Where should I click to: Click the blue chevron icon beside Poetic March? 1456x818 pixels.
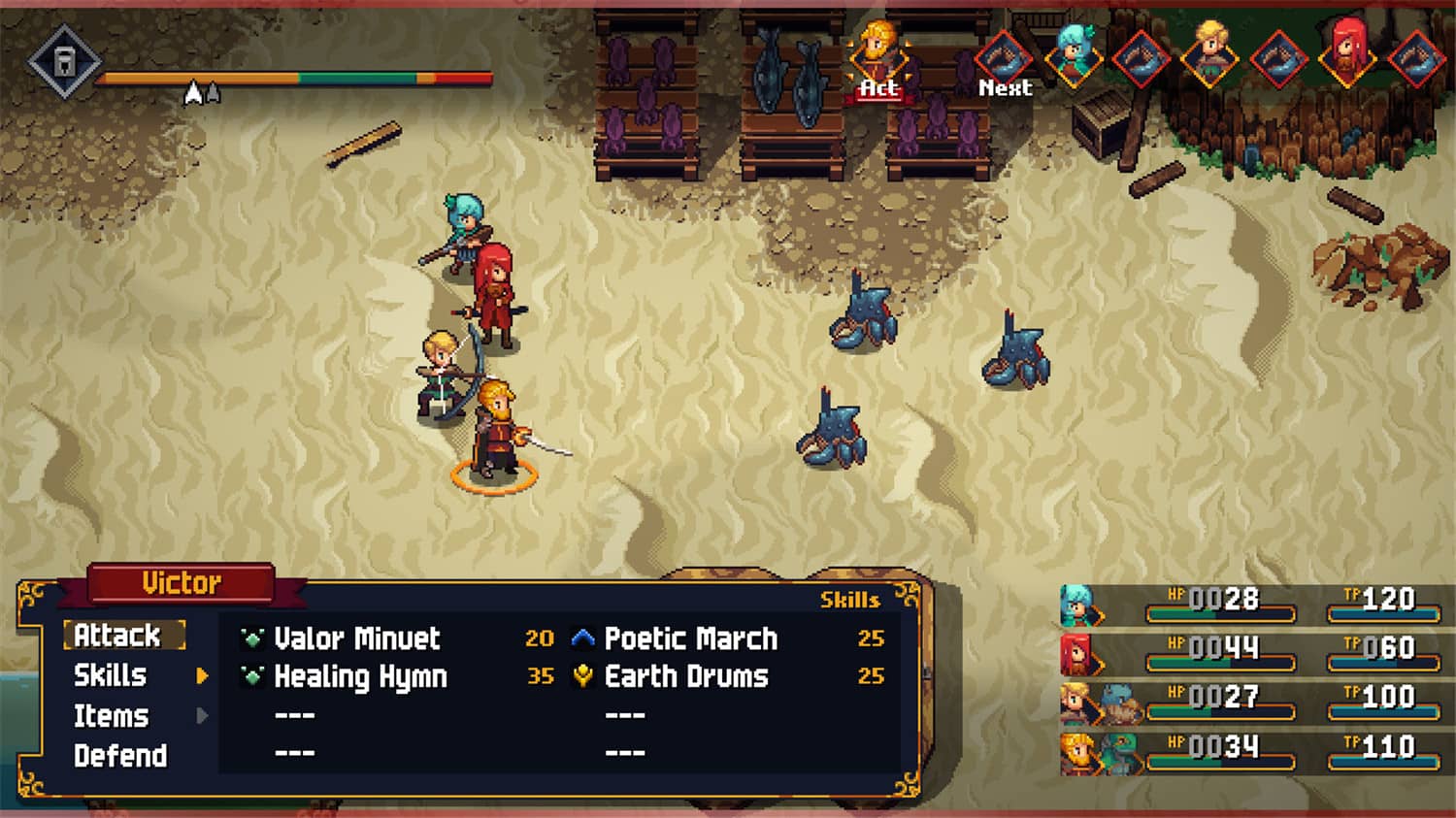tap(582, 638)
